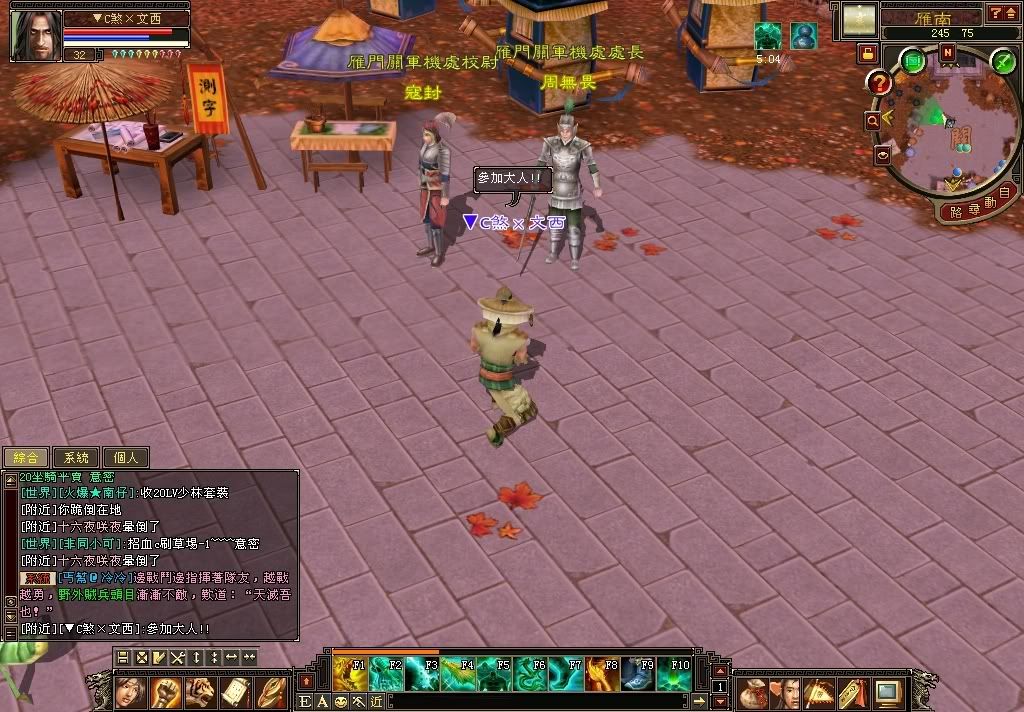This screenshot has height=712, width=1024.
Task: Activate the F10 green burst skill
Action: tap(675, 673)
